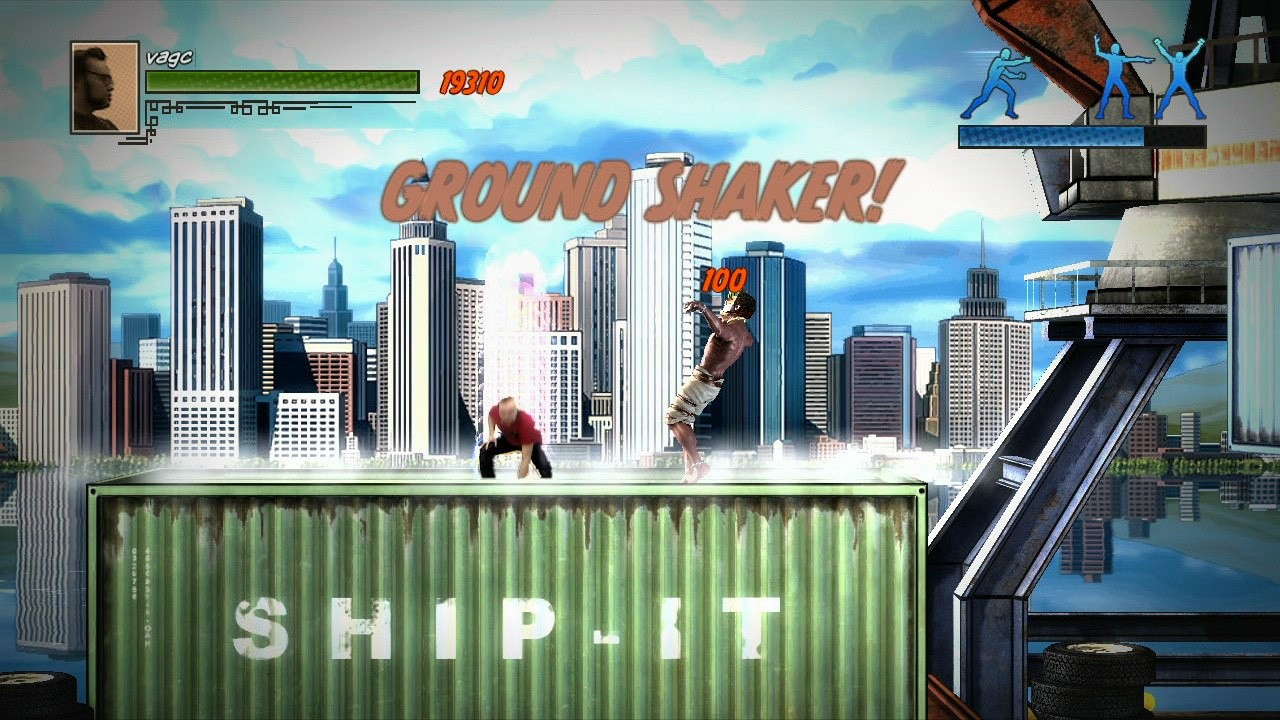Click the green health bar
Image resolution: width=1280 pixels, height=720 pixels.
280,80
